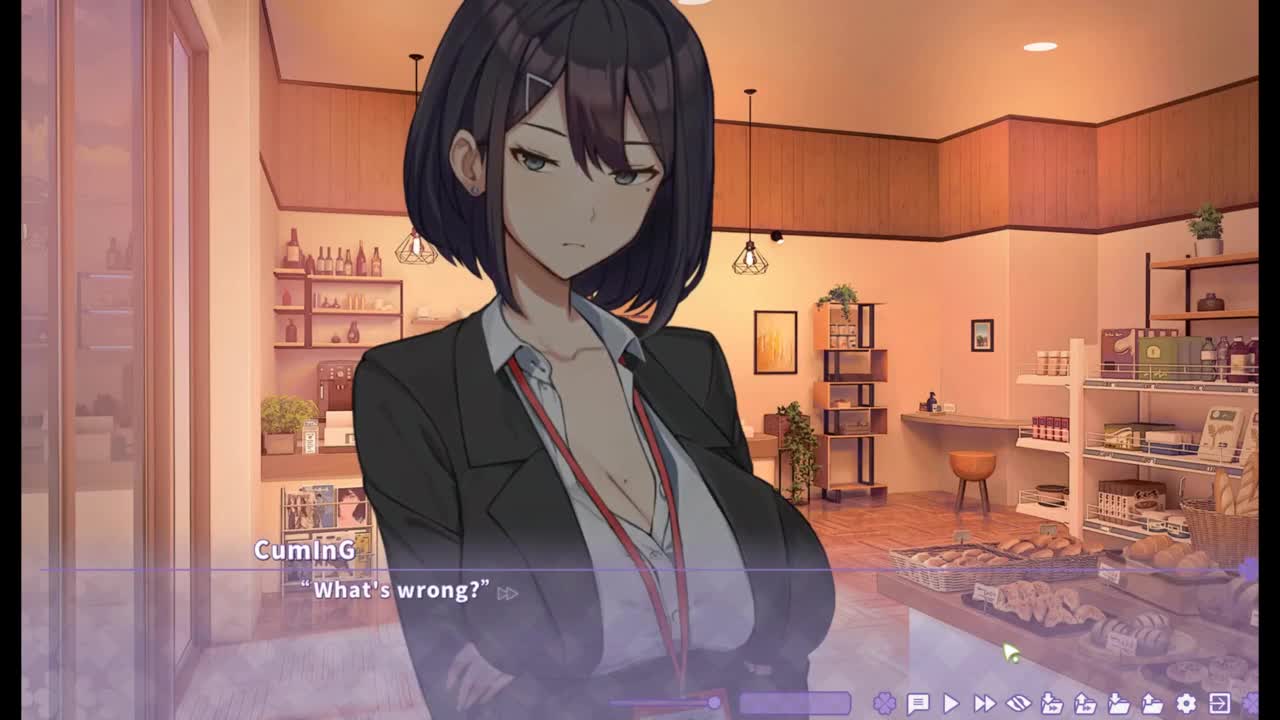
Task: Click the clover icon in the toolbar
Action: (884, 704)
